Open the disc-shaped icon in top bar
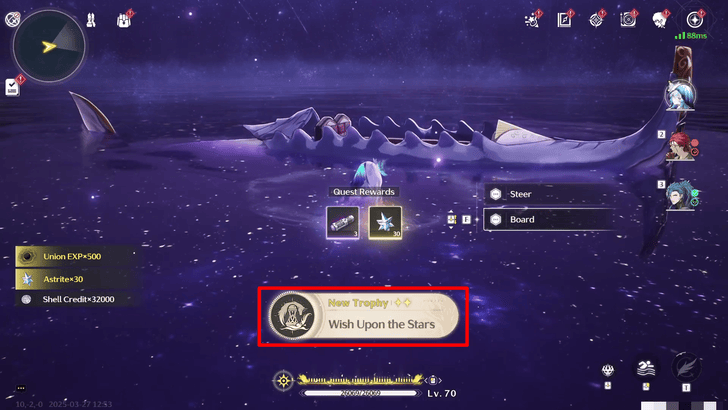728x410 pixels. coord(629,19)
